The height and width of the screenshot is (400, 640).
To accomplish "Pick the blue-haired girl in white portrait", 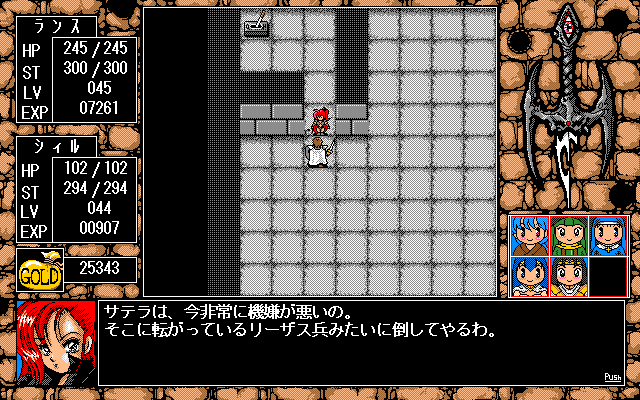I will tap(528, 276).
